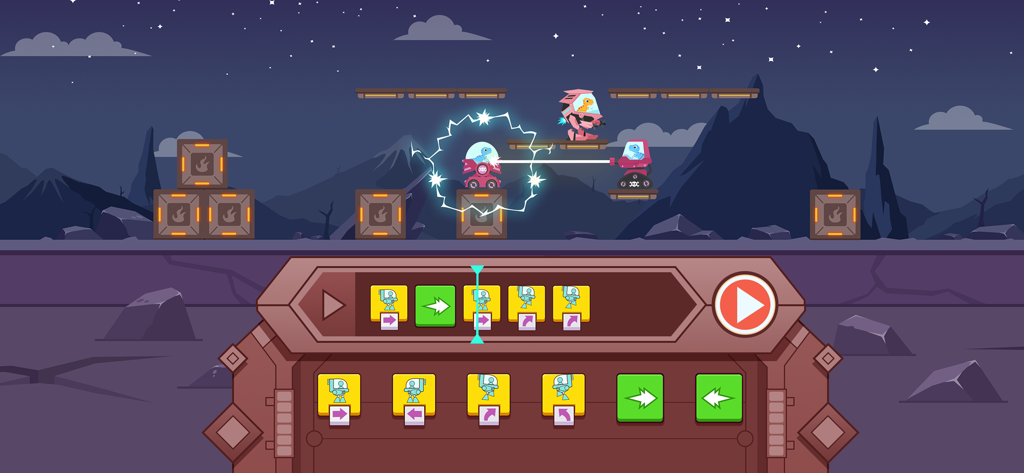Viewport: 1024px width, 473px height.
Task: Run the program with the red play button
Action: pyautogui.click(x=745, y=304)
